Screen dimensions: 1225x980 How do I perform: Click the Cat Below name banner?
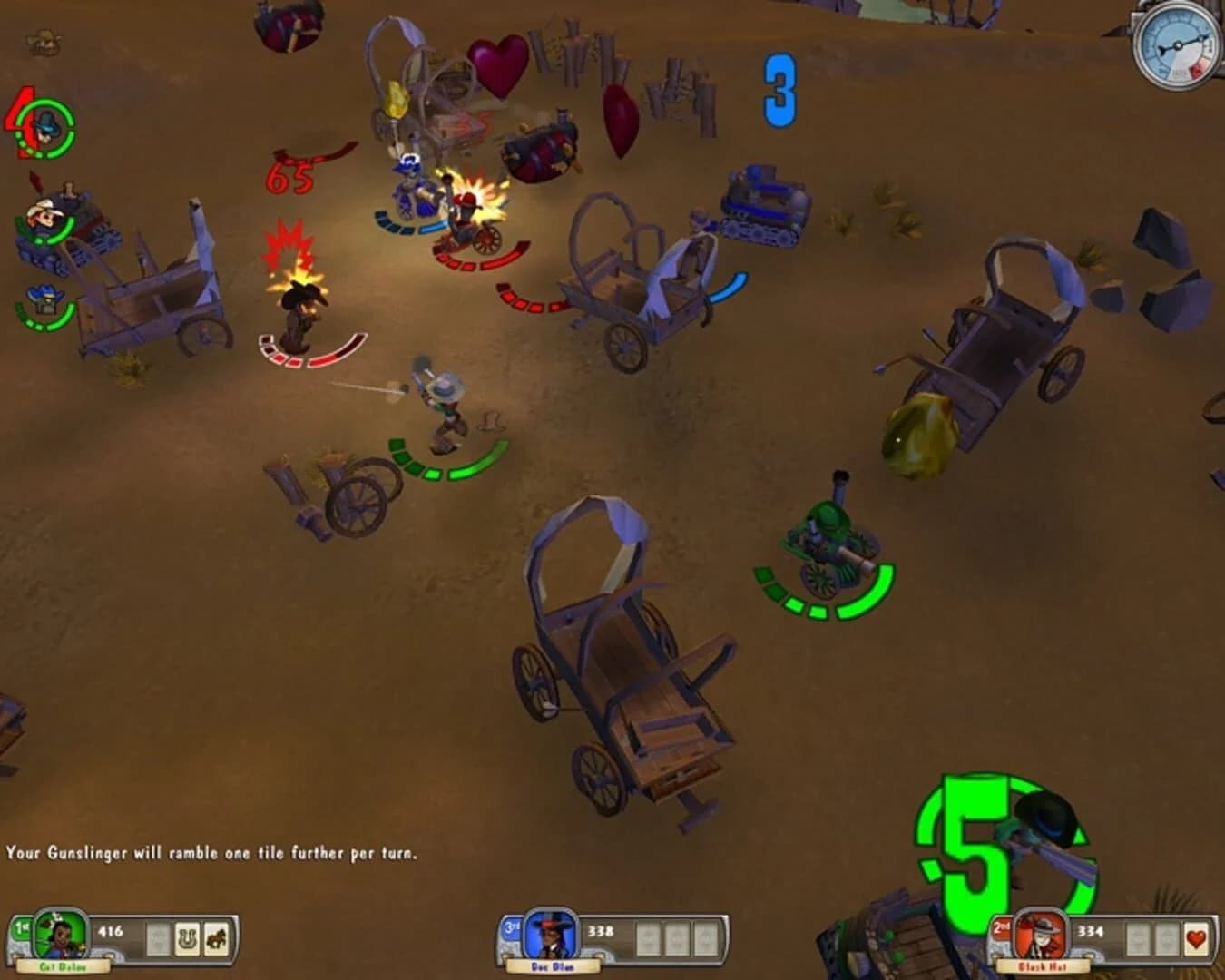coord(64,965)
